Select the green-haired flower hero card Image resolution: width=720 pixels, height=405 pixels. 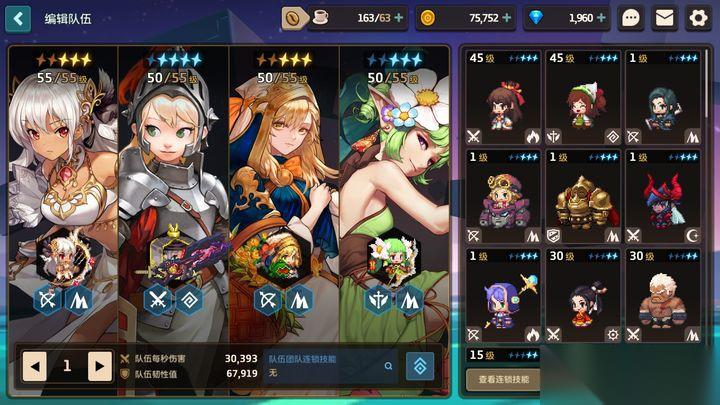[393, 180]
